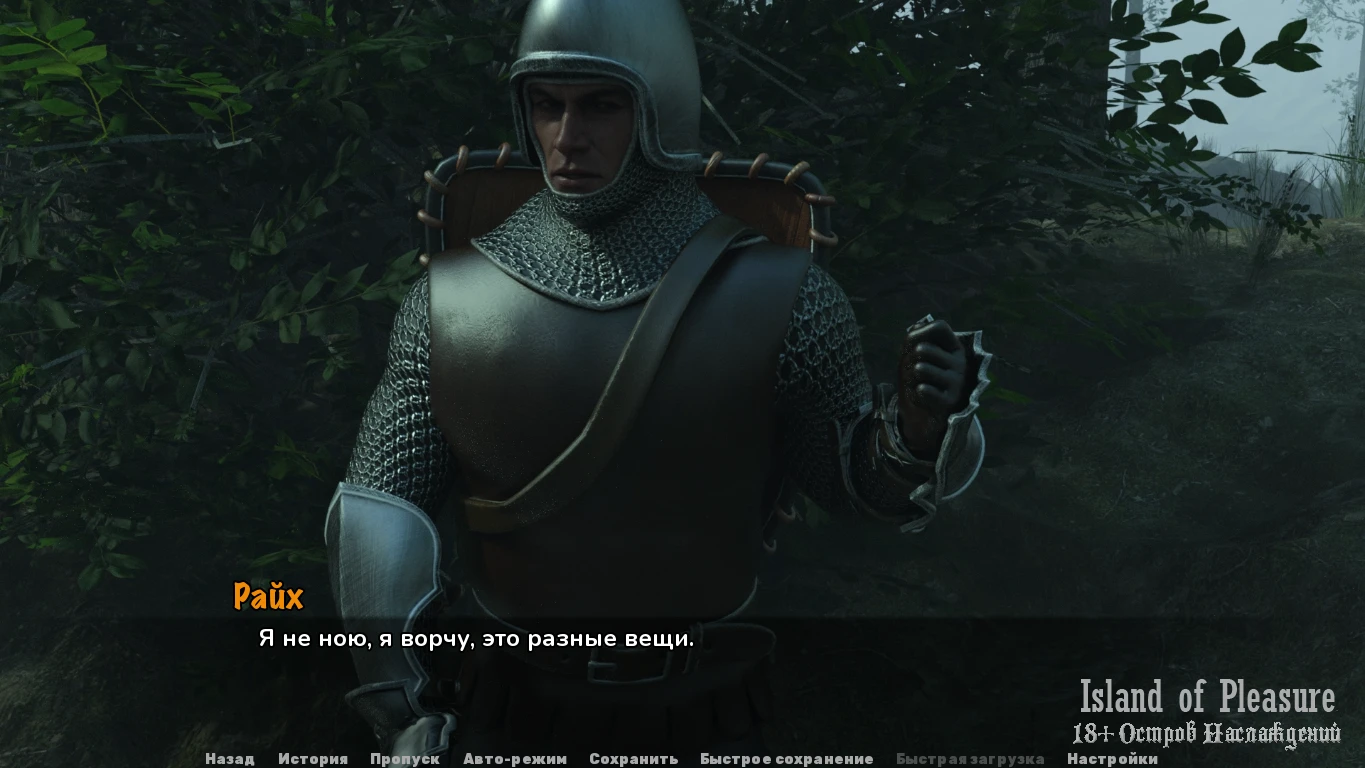Click Быстрое сохранение quick save
Viewport: 1365px width, 768px height.
tap(786, 759)
